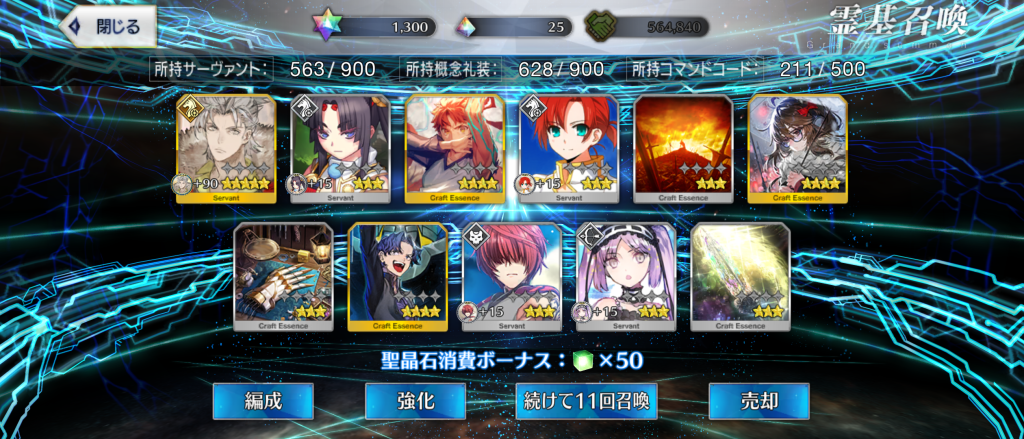Select the glowing crystal Craft Essence card

coord(740,276)
